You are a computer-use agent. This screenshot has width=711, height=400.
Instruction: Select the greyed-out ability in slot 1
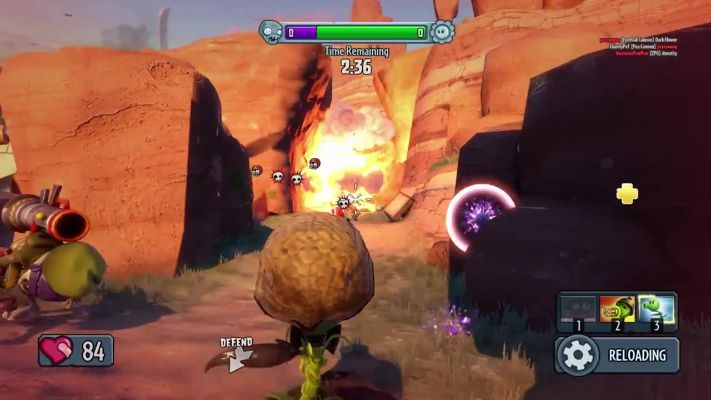click(x=577, y=309)
